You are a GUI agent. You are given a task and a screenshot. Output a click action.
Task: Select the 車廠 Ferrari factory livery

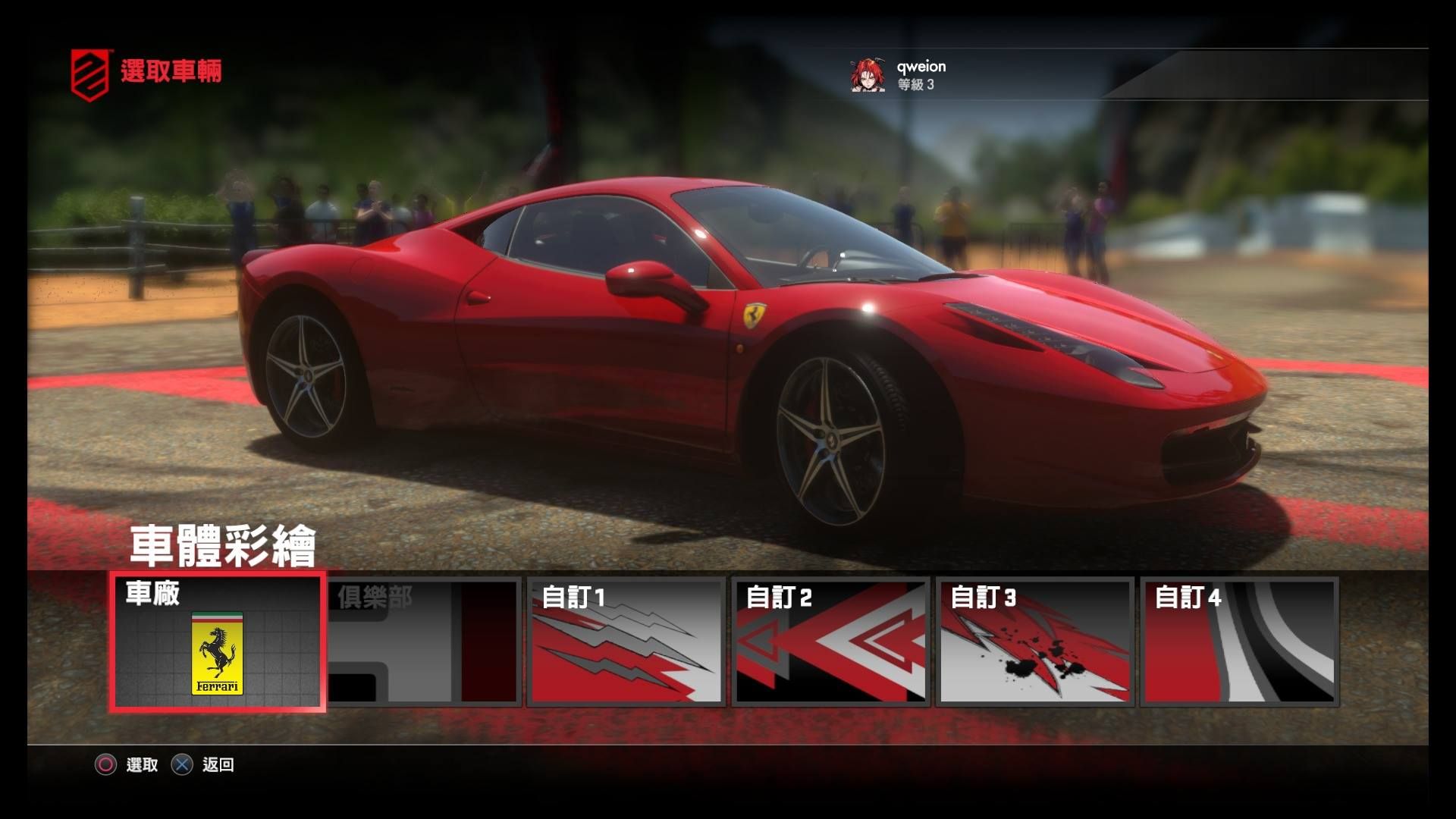(x=217, y=642)
